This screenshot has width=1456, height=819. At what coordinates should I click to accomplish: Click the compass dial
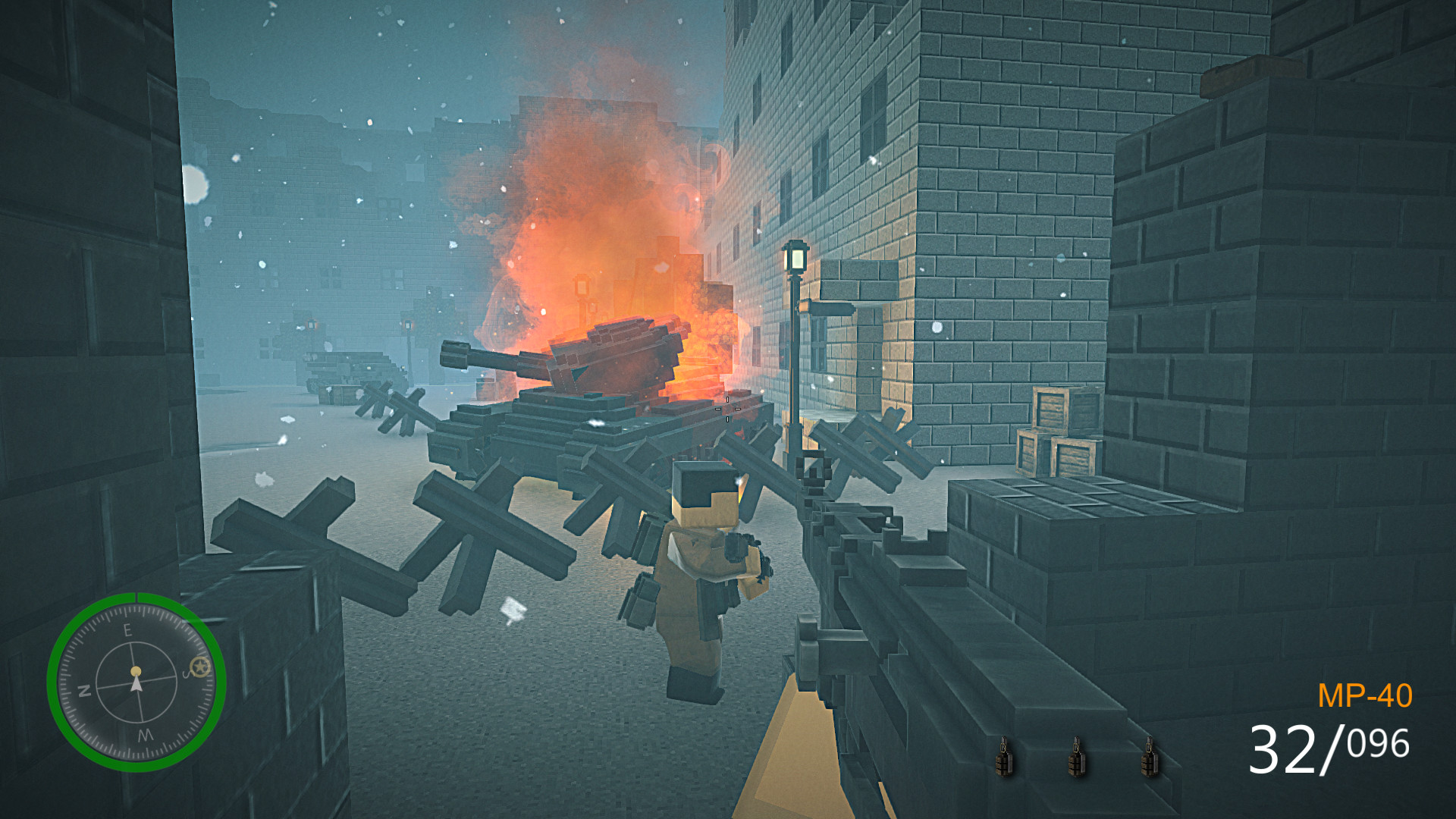[136, 682]
